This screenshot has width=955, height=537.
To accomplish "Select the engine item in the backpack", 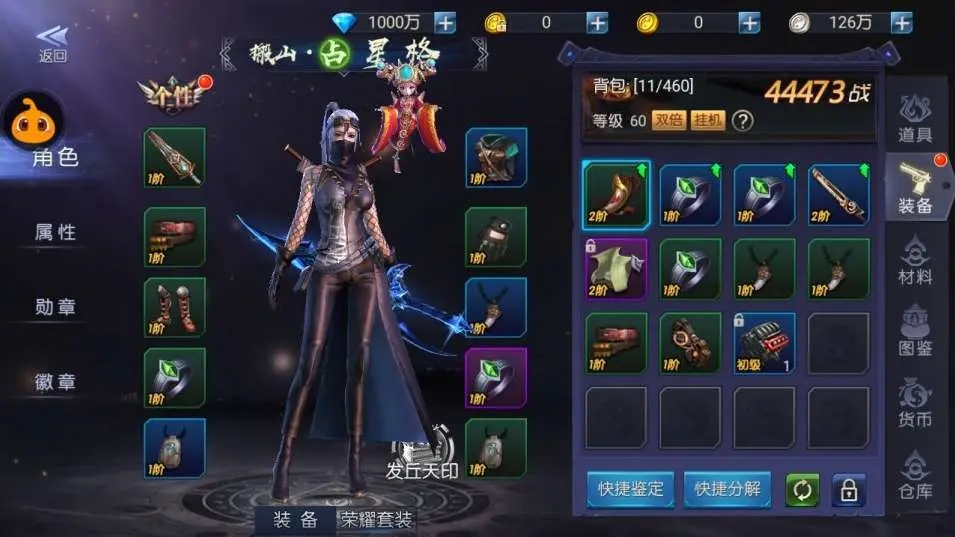I will click(764, 343).
